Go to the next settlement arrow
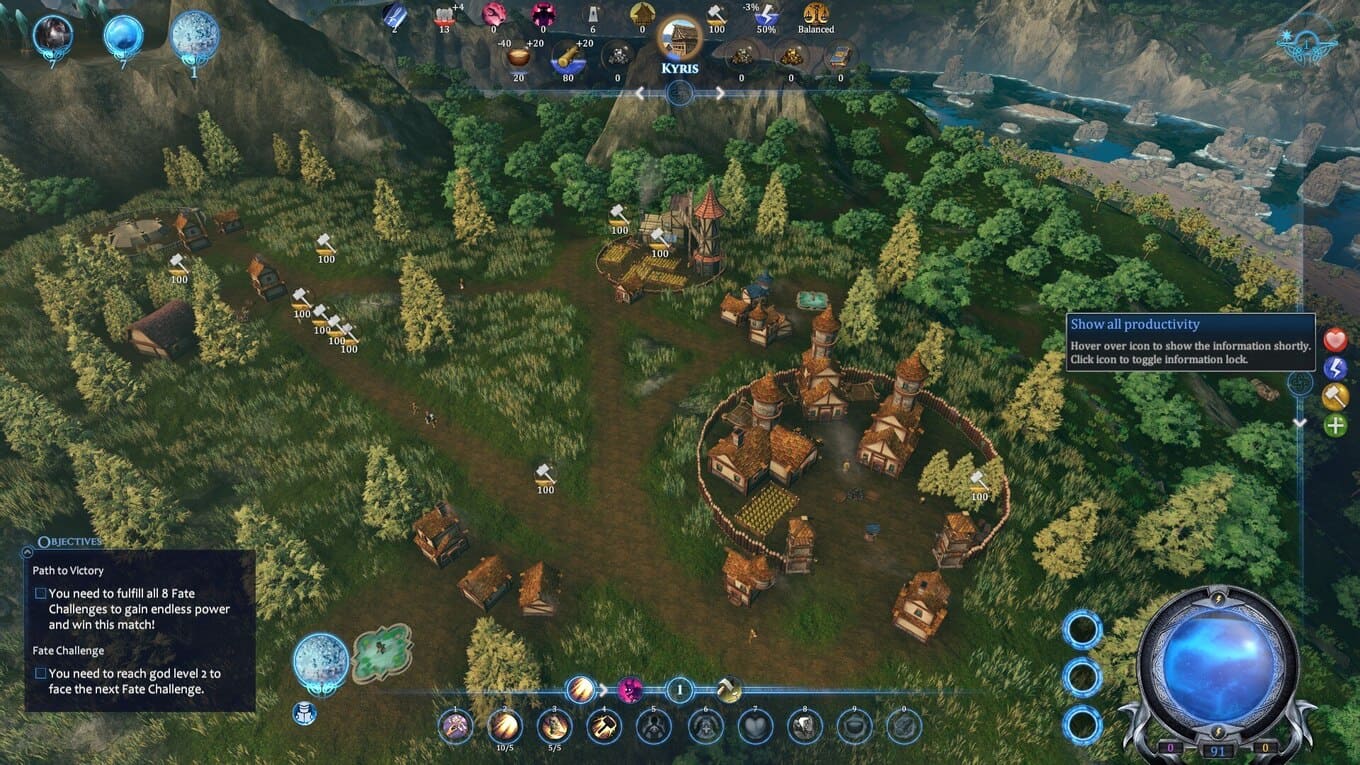This screenshot has height=765, width=1360. coord(719,93)
